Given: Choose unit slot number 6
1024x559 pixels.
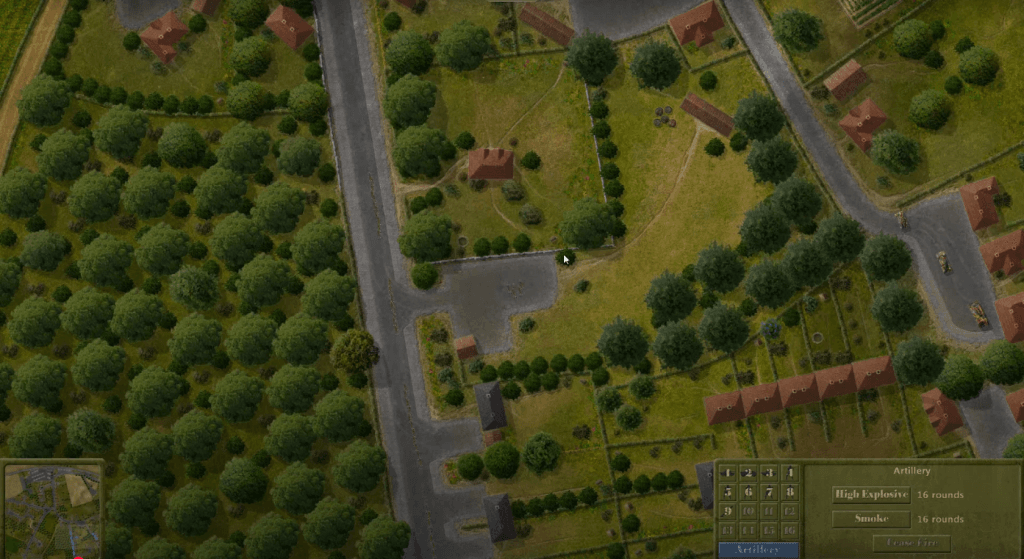Looking at the screenshot, I should pos(749,492).
